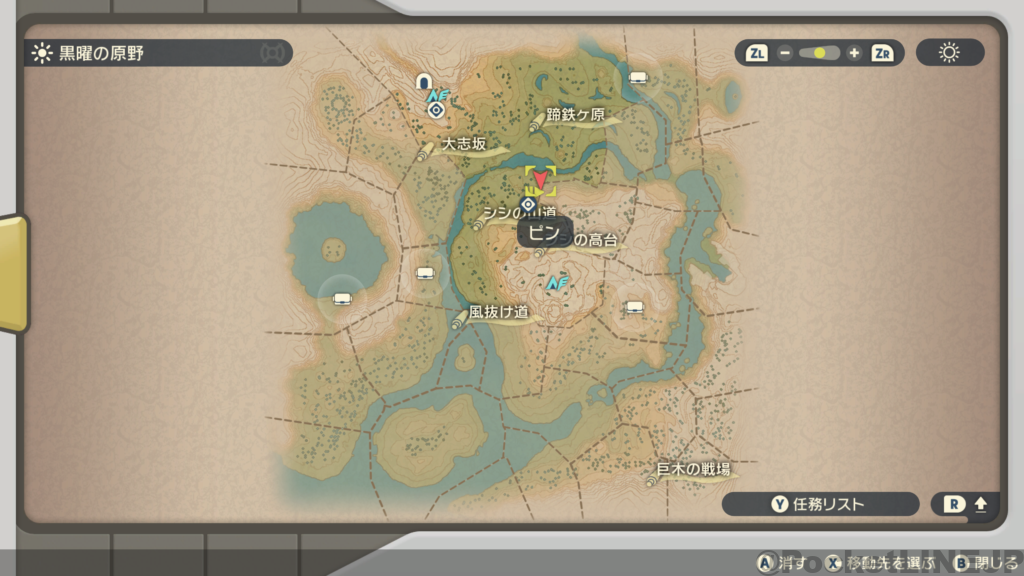Select the 蹄鉄ヶ原 location label

[575, 115]
